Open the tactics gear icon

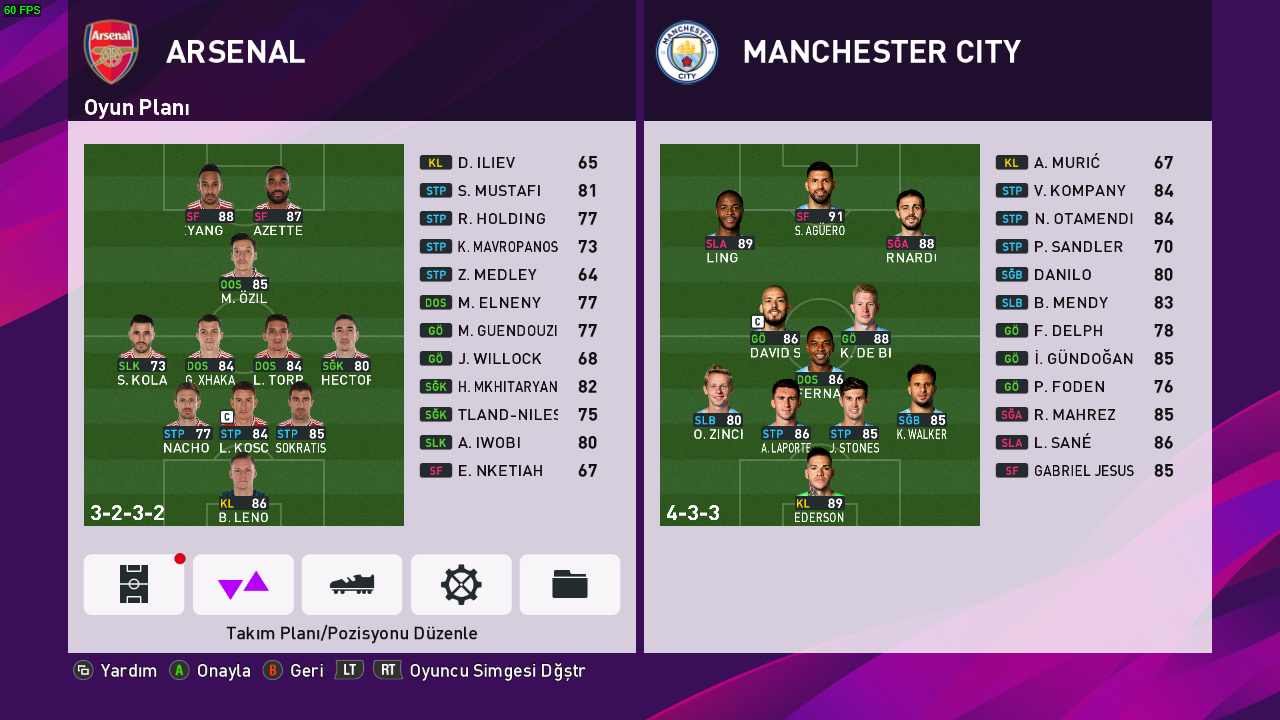[x=461, y=584]
